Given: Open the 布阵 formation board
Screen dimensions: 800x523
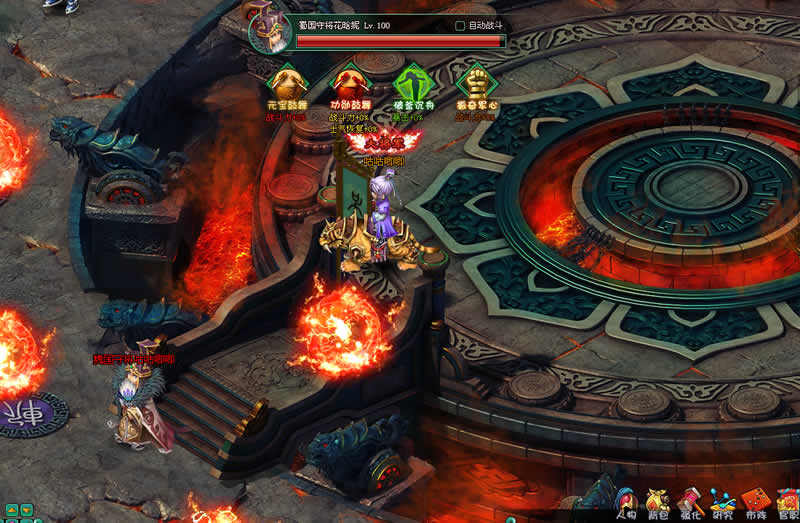Looking at the screenshot, I should coord(756,503).
